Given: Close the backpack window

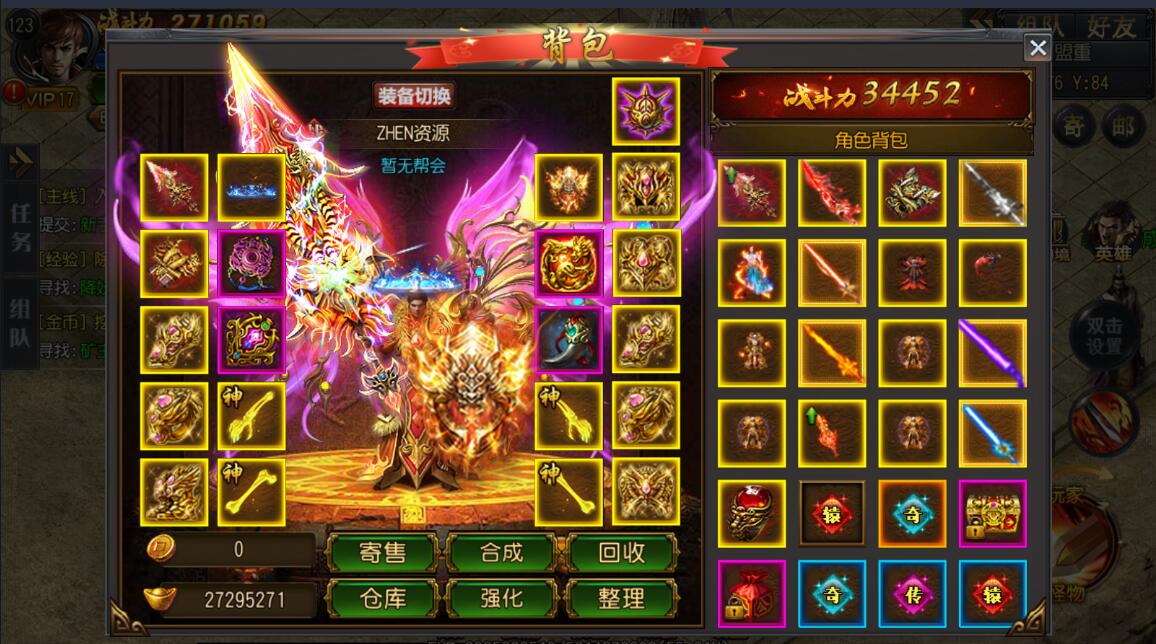Looking at the screenshot, I should tap(1038, 47).
